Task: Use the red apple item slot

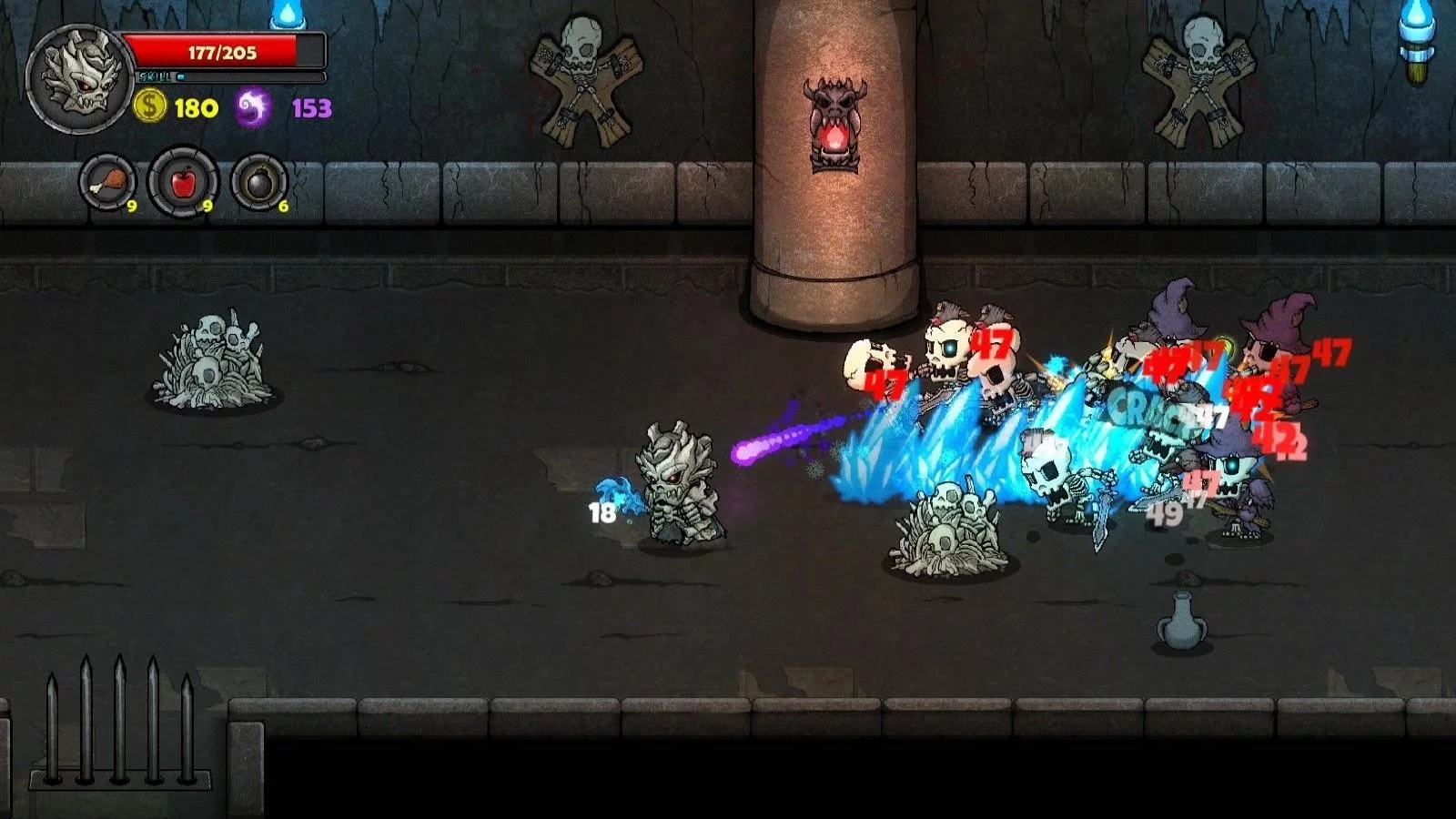Action: (x=183, y=182)
